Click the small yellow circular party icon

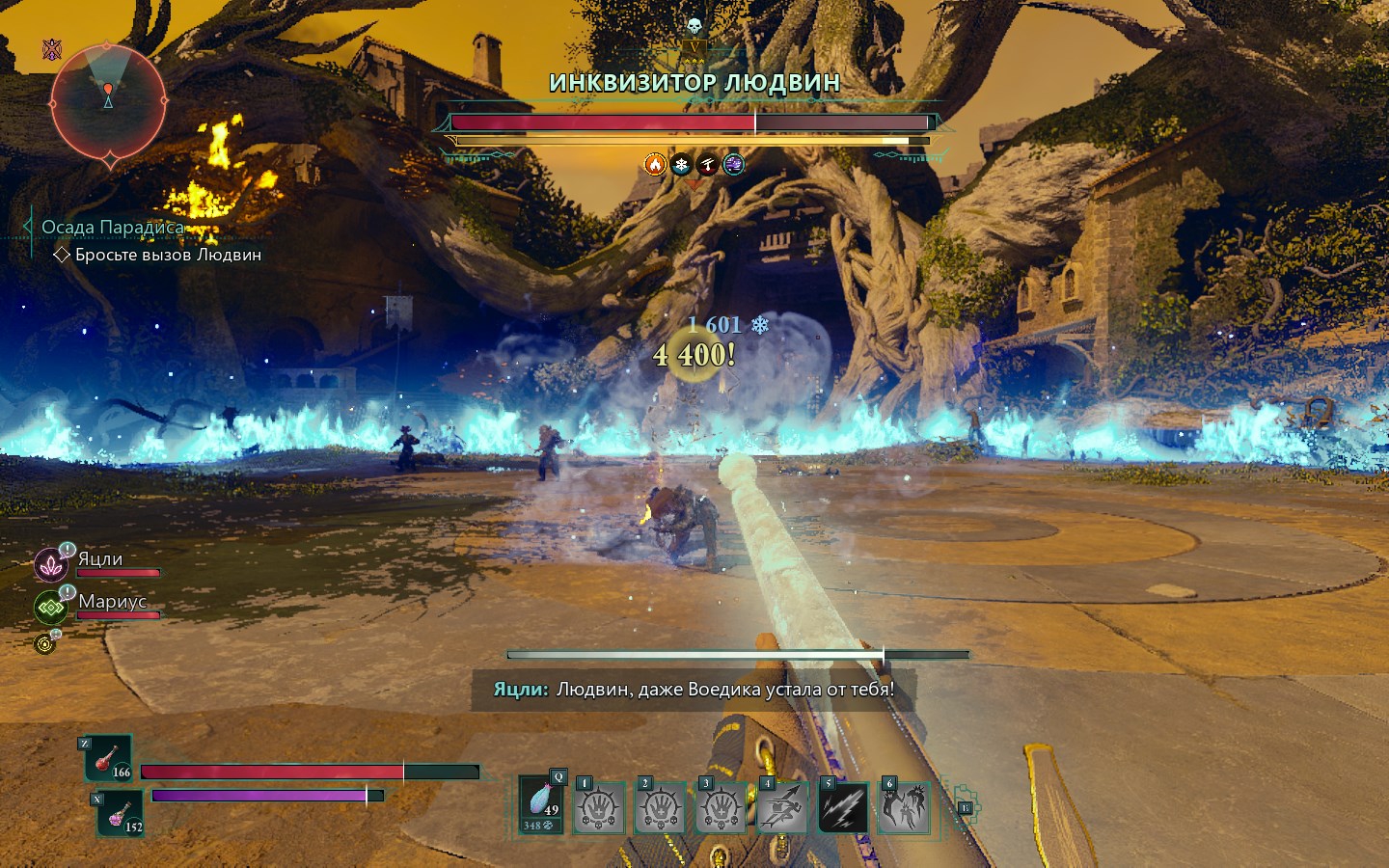click(x=44, y=643)
